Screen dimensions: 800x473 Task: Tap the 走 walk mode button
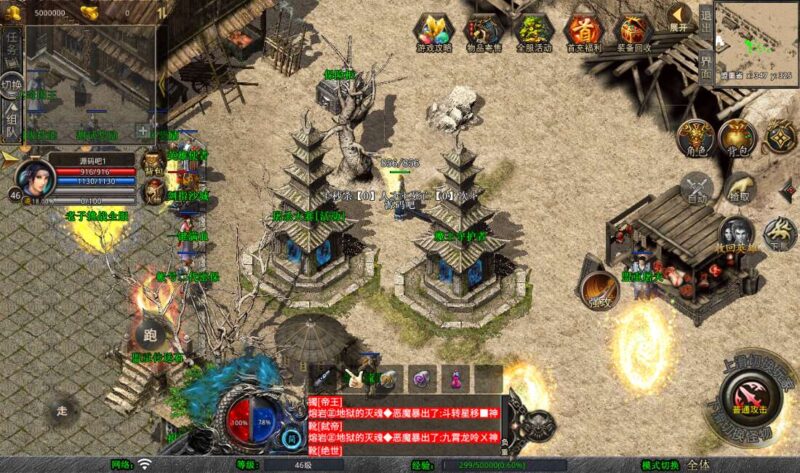pos(62,410)
